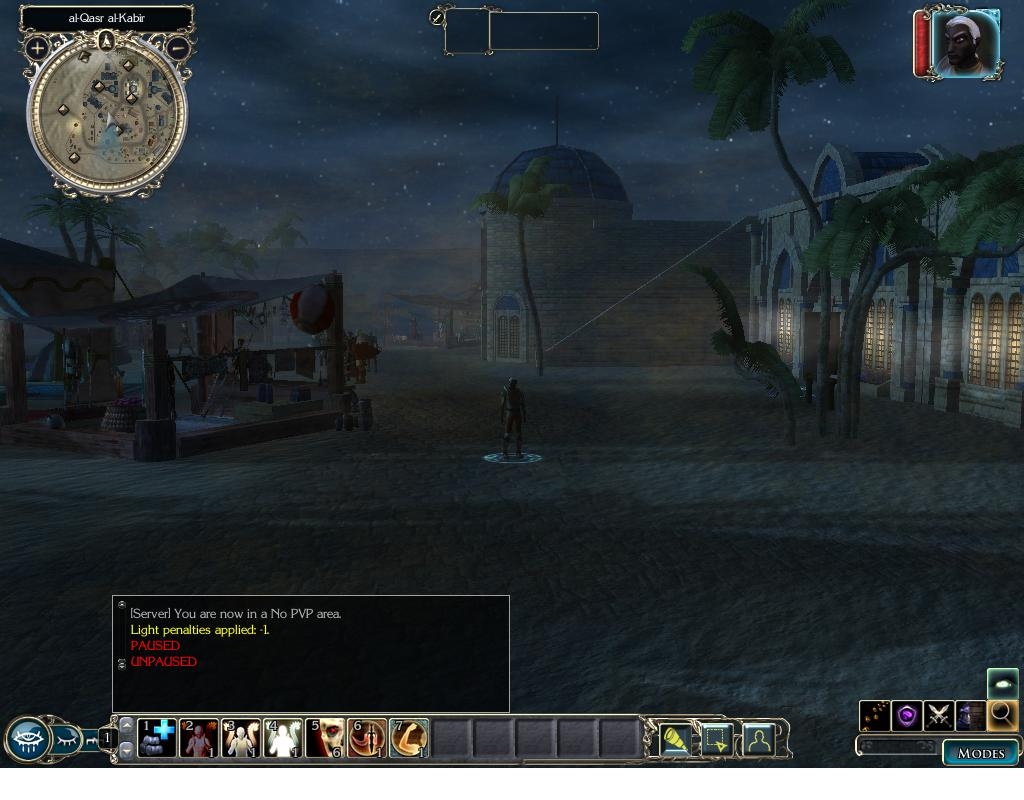Click the flashlight icon on toolbar
The image size is (1024, 800).
click(675, 740)
